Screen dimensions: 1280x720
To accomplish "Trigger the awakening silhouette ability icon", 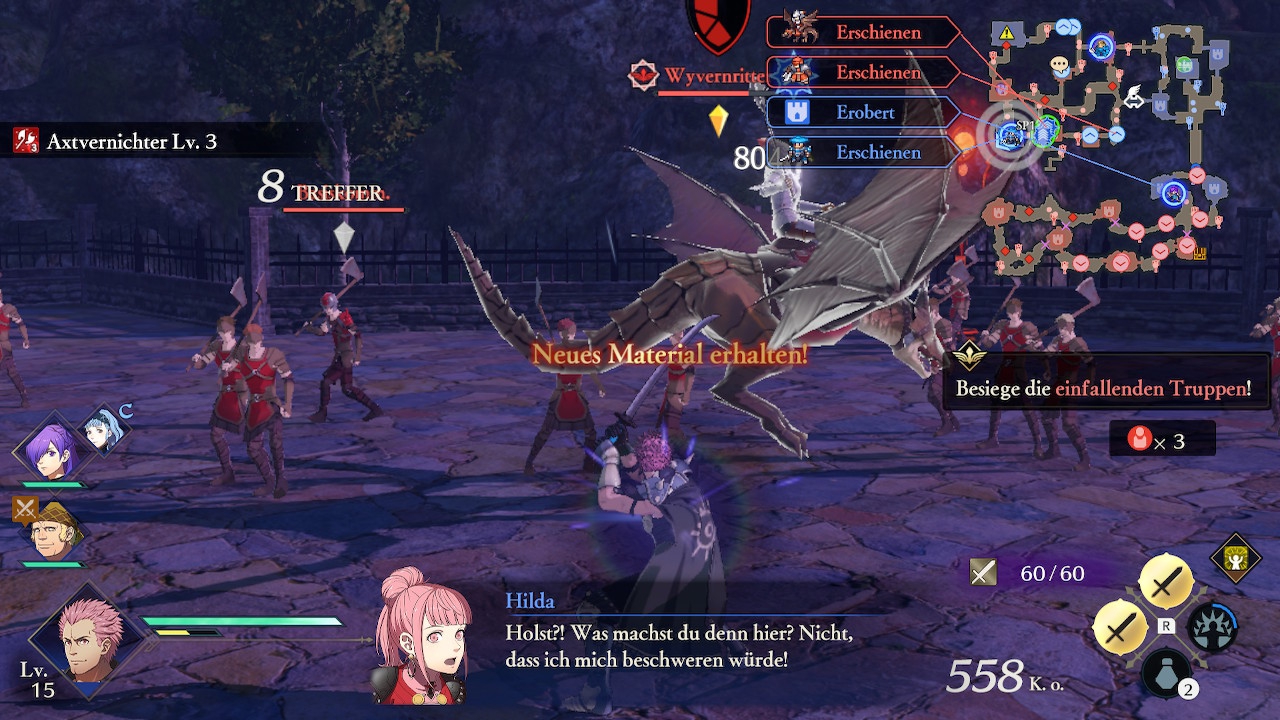I will (1211, 627).
